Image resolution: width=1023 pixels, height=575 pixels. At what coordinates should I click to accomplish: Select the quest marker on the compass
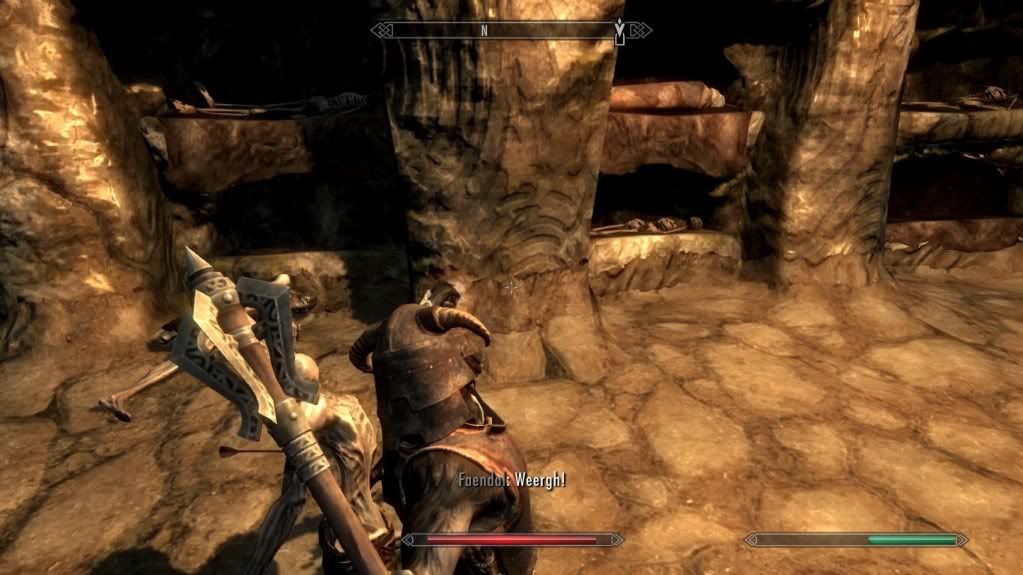click(x=620, y=32)
